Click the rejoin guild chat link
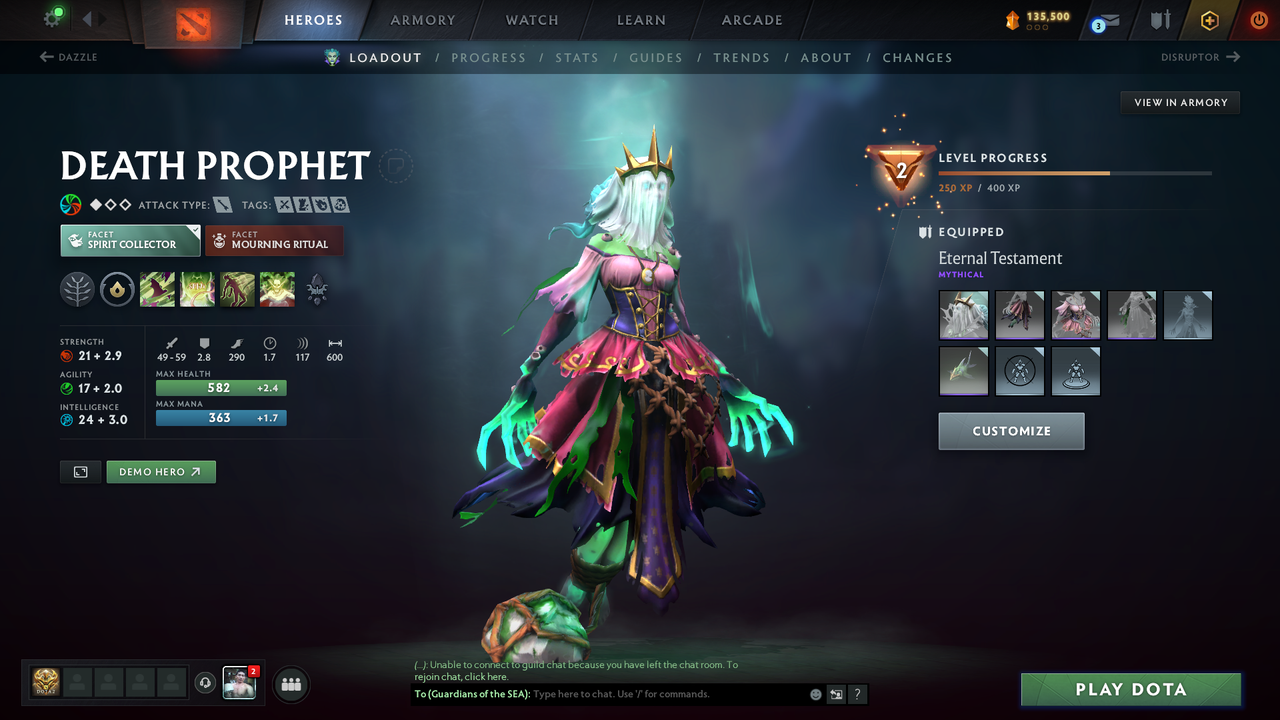1280x720 pixels. 487,676
